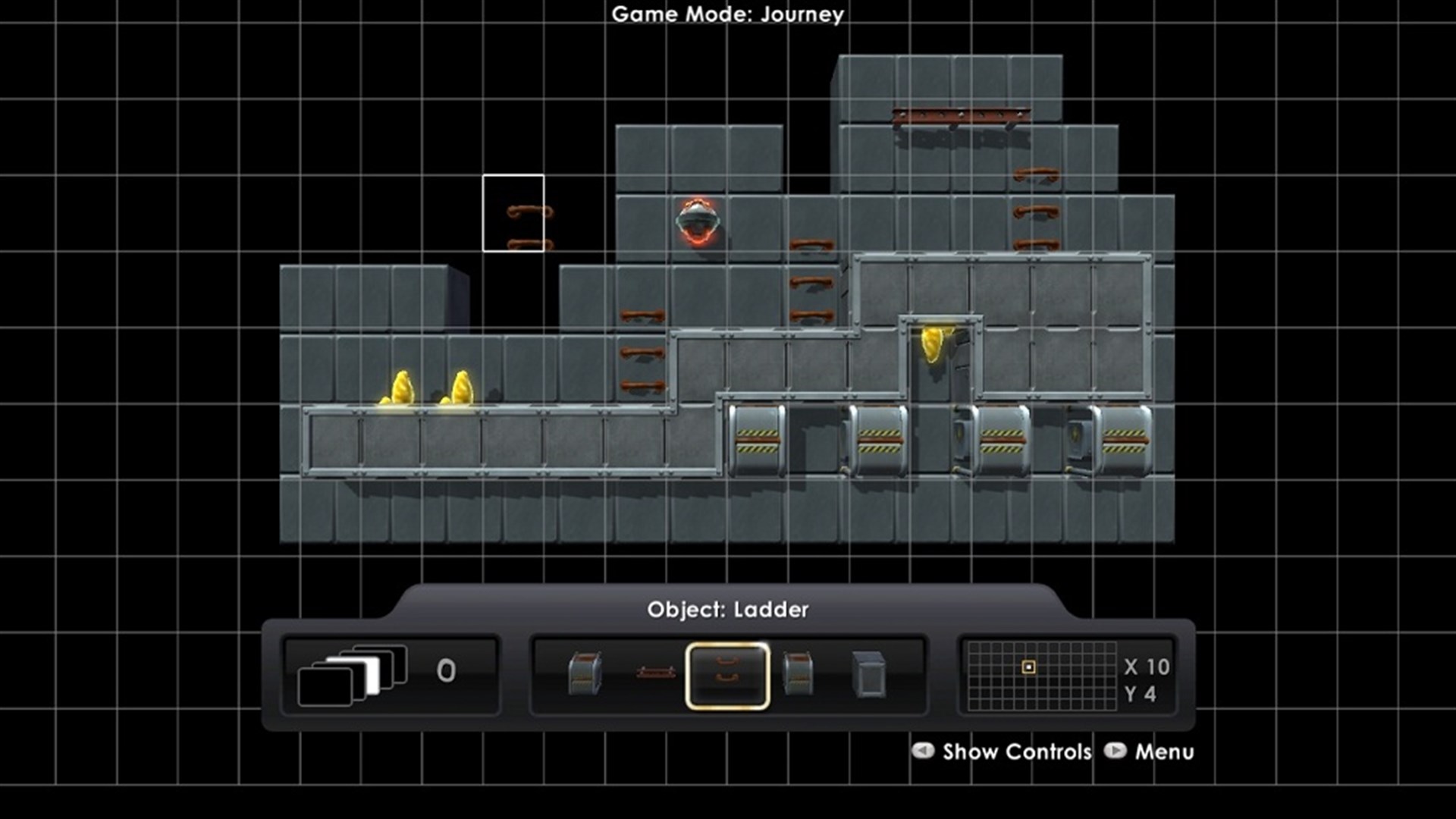Image resolution: width=1456 pixels, height=819 pixels.
Task: Select the red-eyed enemy orb in the level
Action: click(x=698, y=221)
